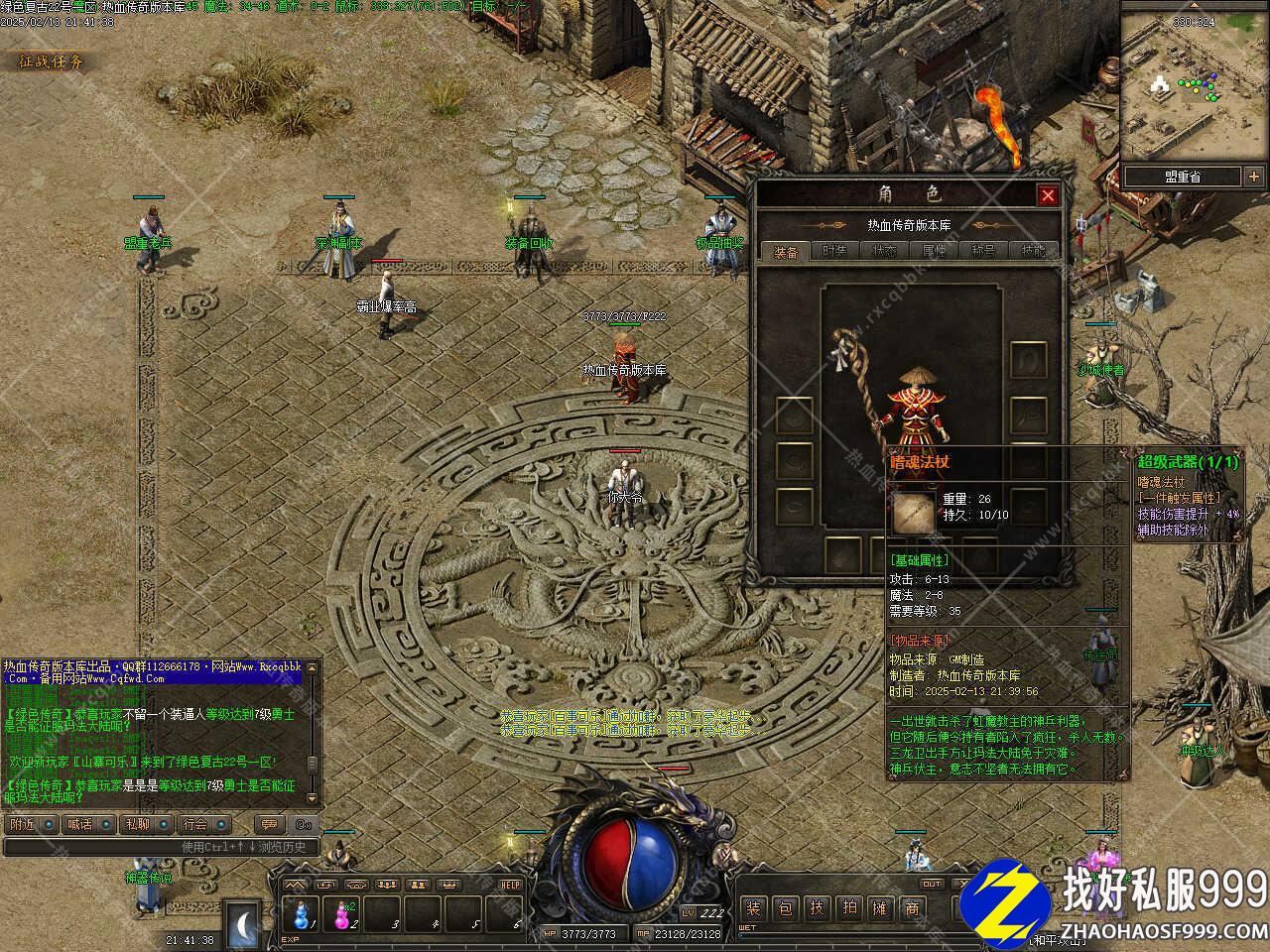Image resolution: width=1270 pixels, height=952 pixels.
Task: Open the 征战任务 quest tracker
Action: tap(52, 61)
